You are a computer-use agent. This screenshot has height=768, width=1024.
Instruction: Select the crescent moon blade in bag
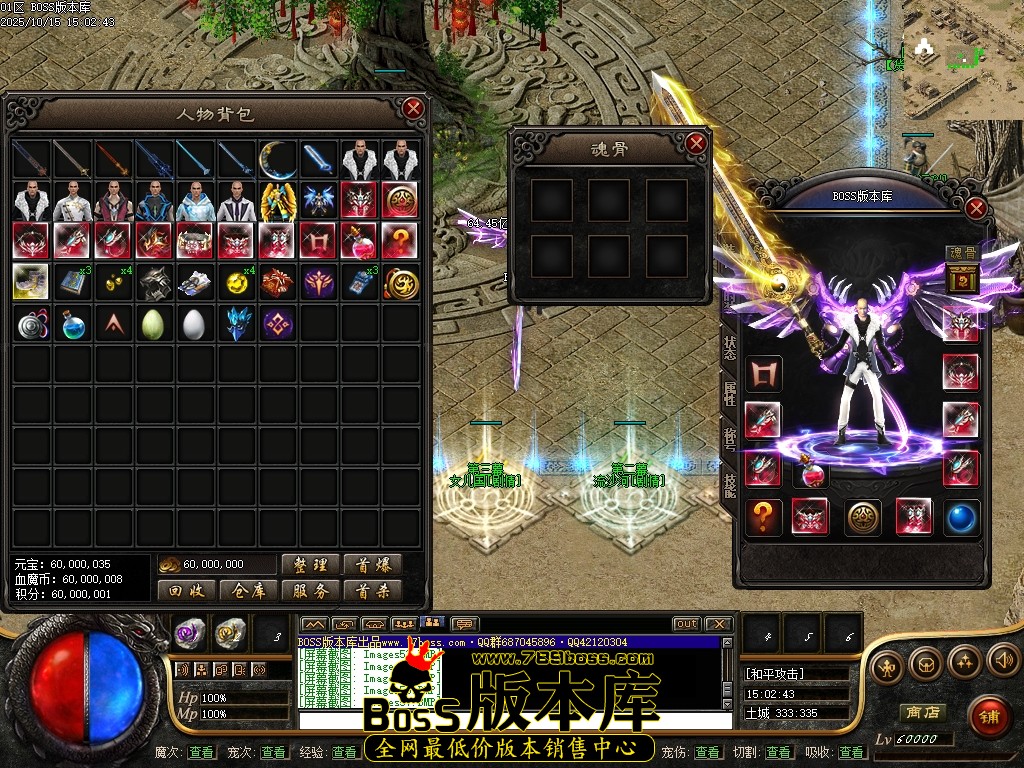[277, 159]
